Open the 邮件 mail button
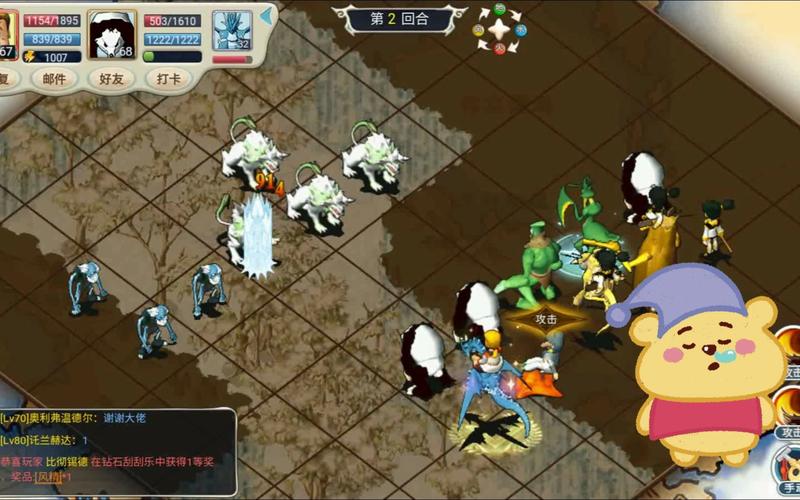The height and width of the screenshot is (500, 800). pyautogui.click(x=53, y=79)
